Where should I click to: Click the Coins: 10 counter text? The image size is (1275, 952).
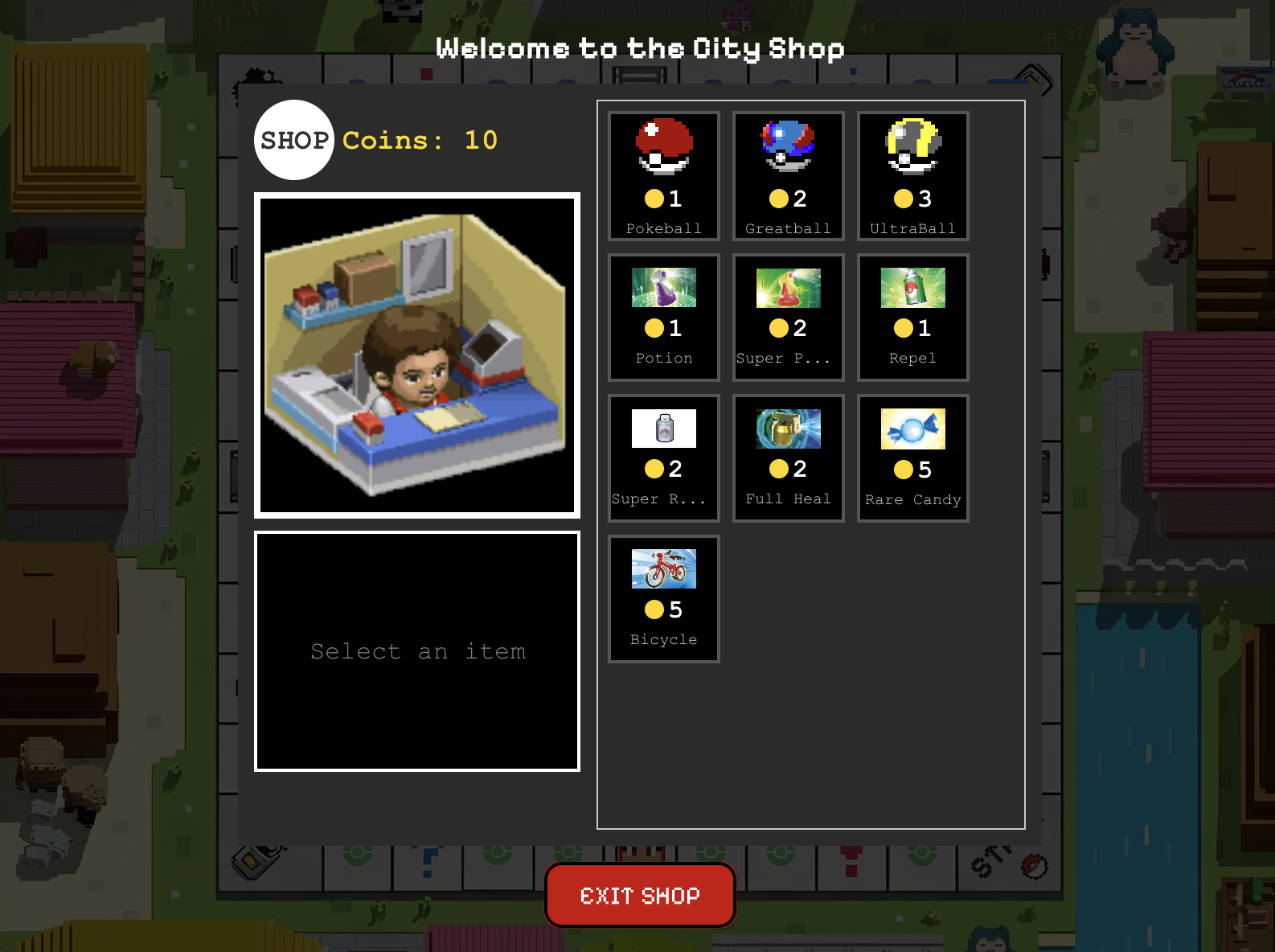[x=418, y=141]
